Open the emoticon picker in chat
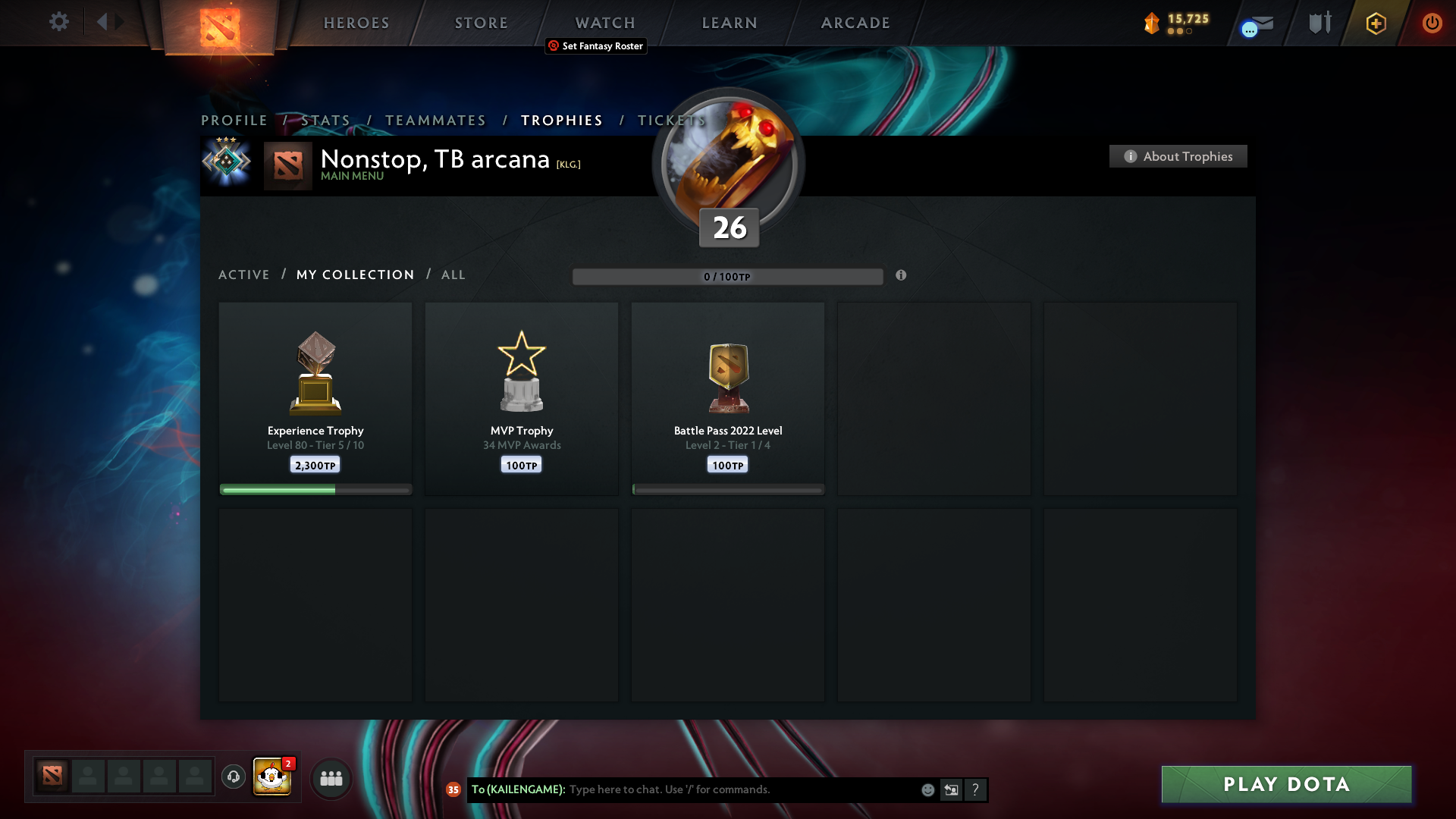The width and height of the screenshot is (1456, 819). 928,789
